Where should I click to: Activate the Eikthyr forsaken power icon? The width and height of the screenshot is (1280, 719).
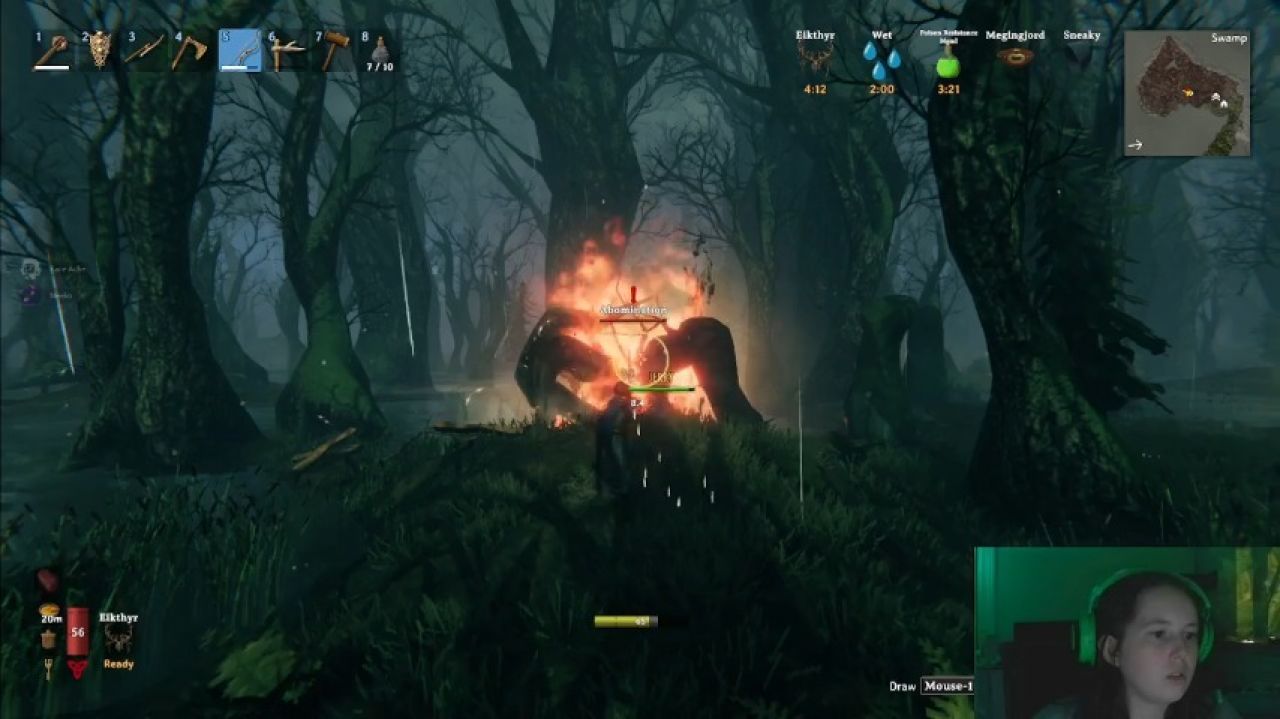coord(118,638)
